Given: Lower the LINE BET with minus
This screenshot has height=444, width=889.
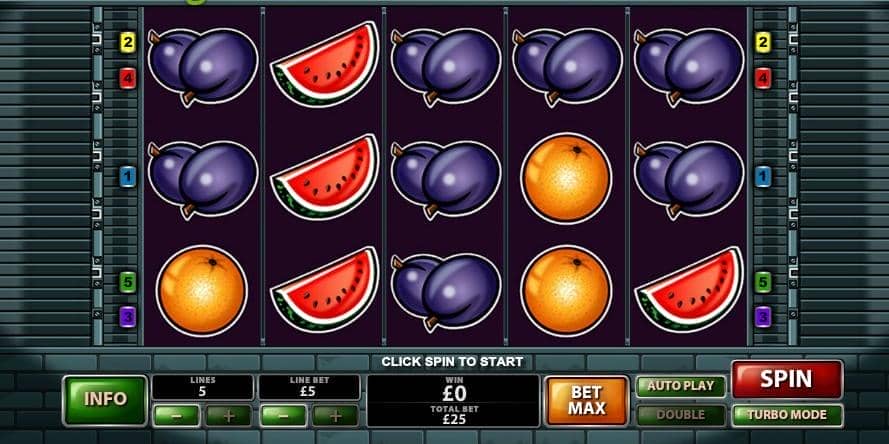Looking at the screenshot, I should coord(283,415).
